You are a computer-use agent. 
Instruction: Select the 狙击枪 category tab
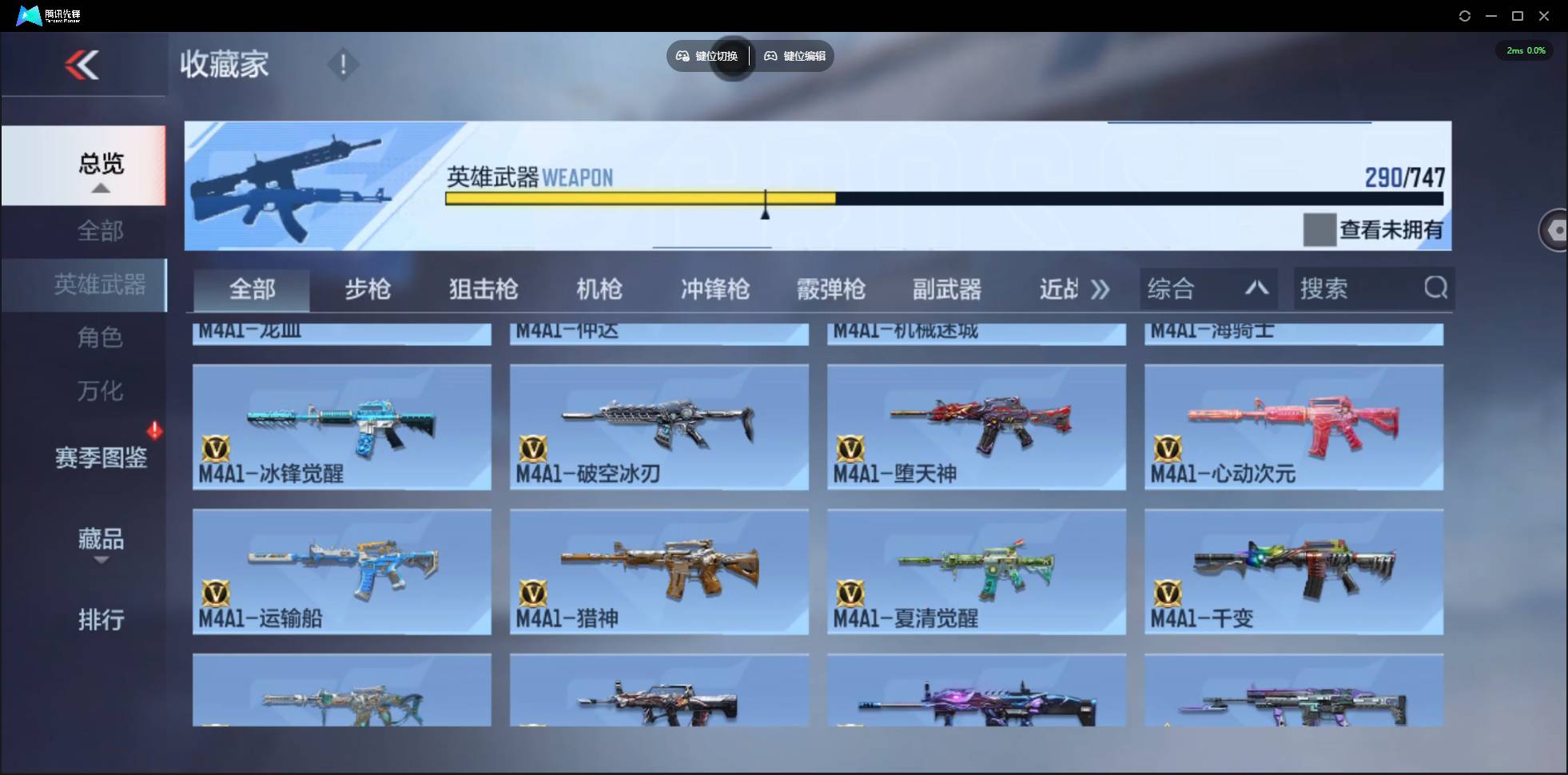pyautogui.click(x=483, y=290)
